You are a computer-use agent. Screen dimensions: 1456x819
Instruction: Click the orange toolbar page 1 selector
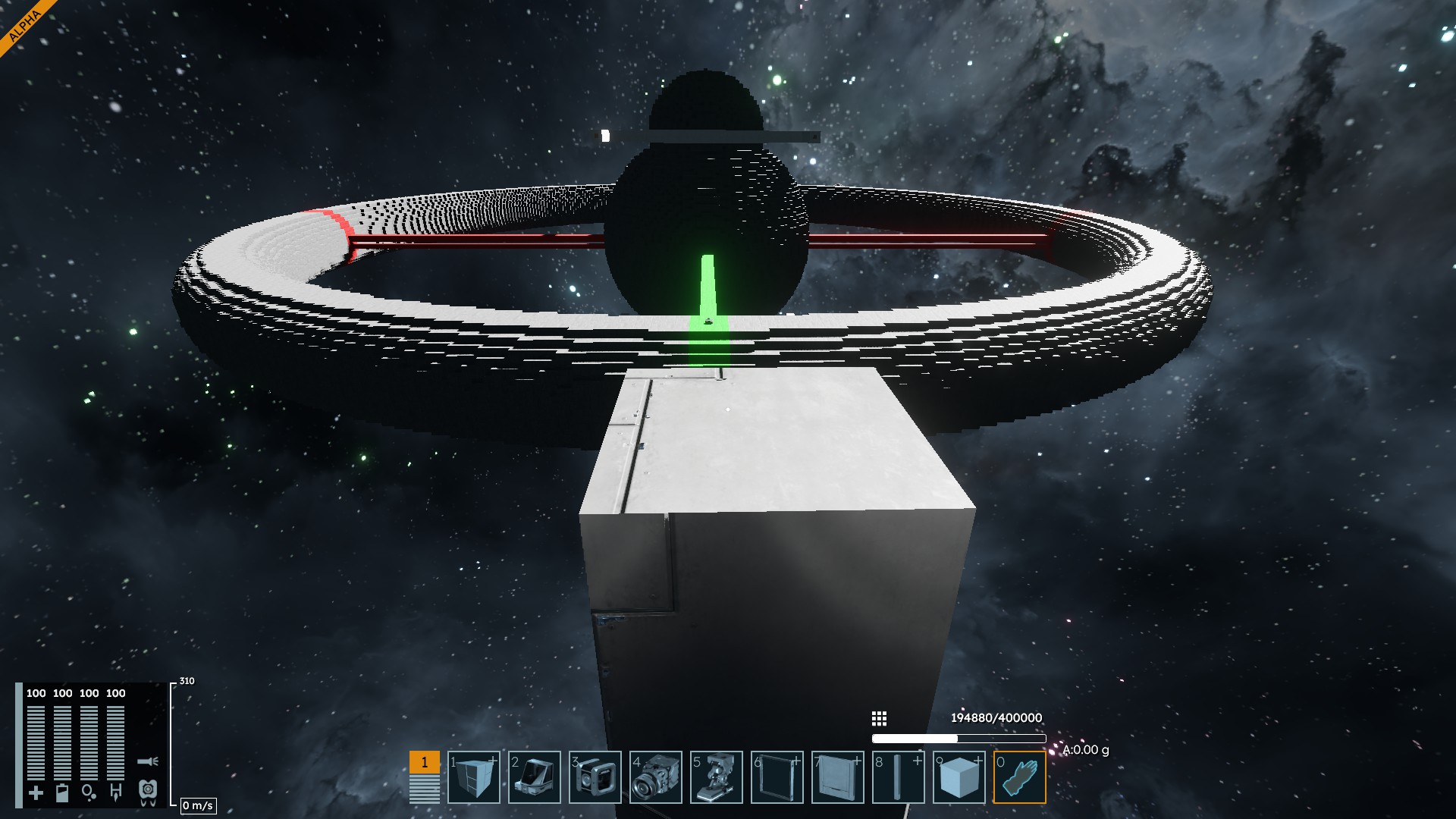point(424,762)
